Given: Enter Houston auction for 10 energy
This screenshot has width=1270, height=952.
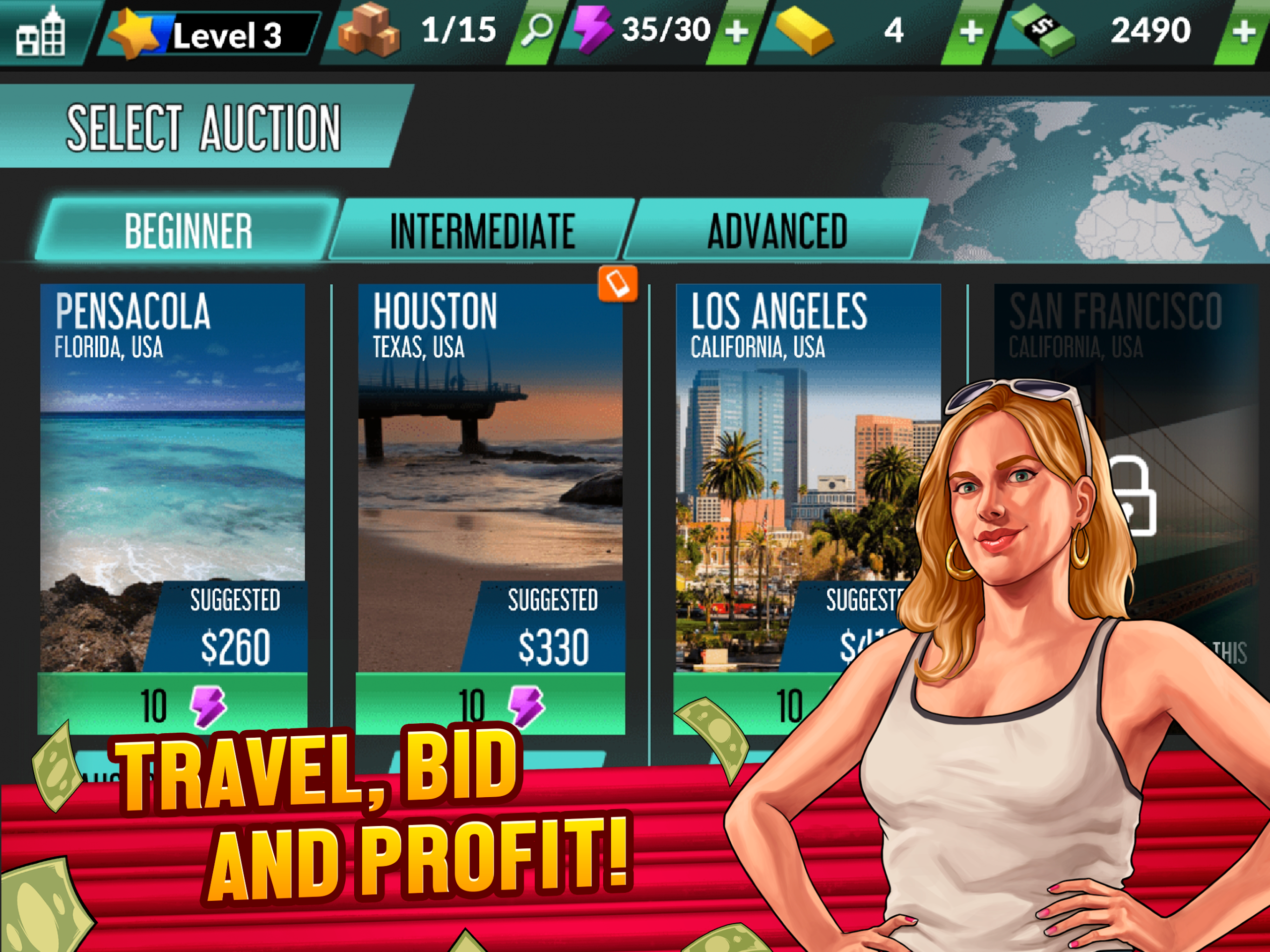Looking at the screenshot, I should click(x=490, y=704).
